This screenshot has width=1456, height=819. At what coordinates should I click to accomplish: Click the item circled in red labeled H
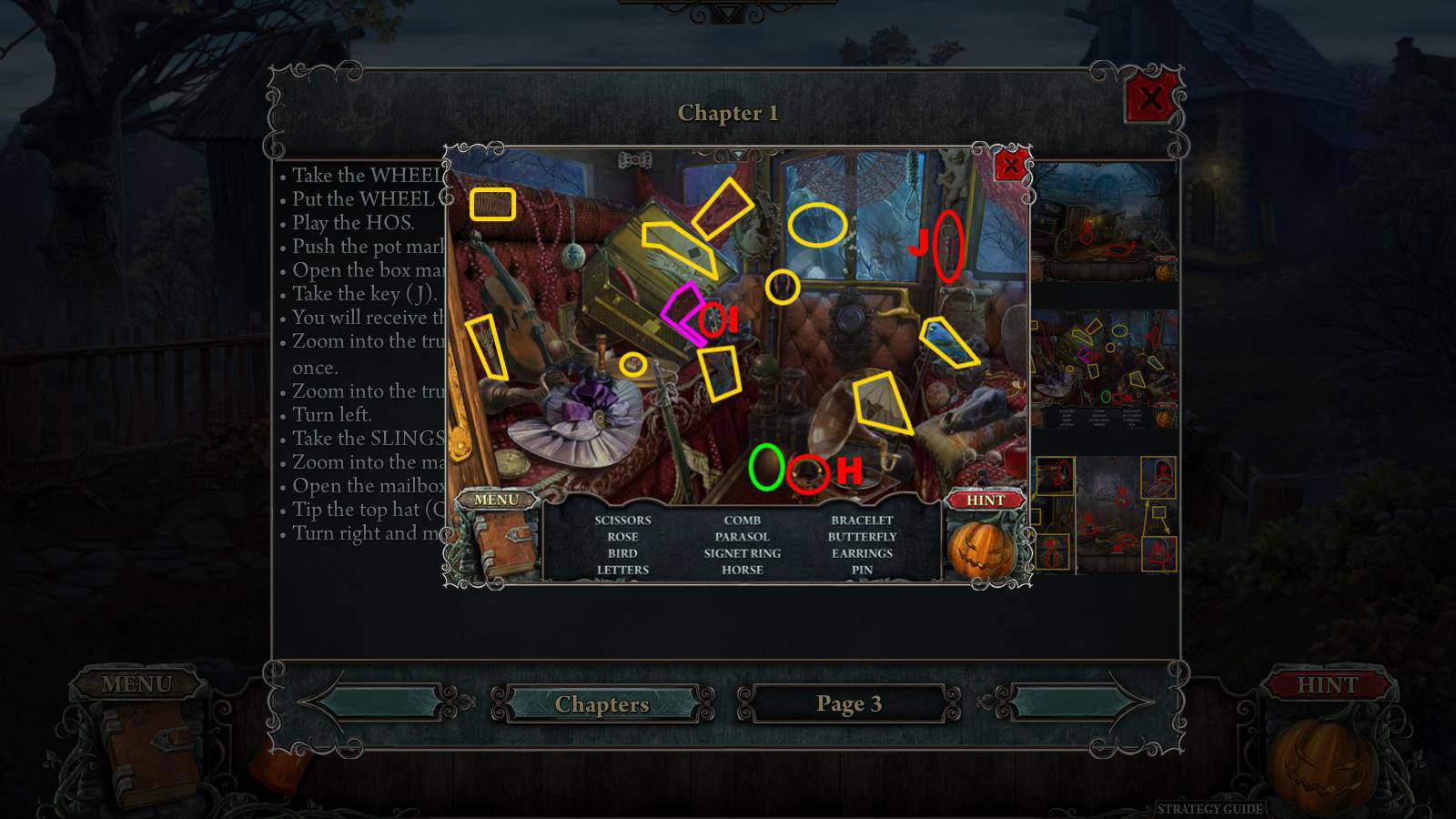pos(806,472)
